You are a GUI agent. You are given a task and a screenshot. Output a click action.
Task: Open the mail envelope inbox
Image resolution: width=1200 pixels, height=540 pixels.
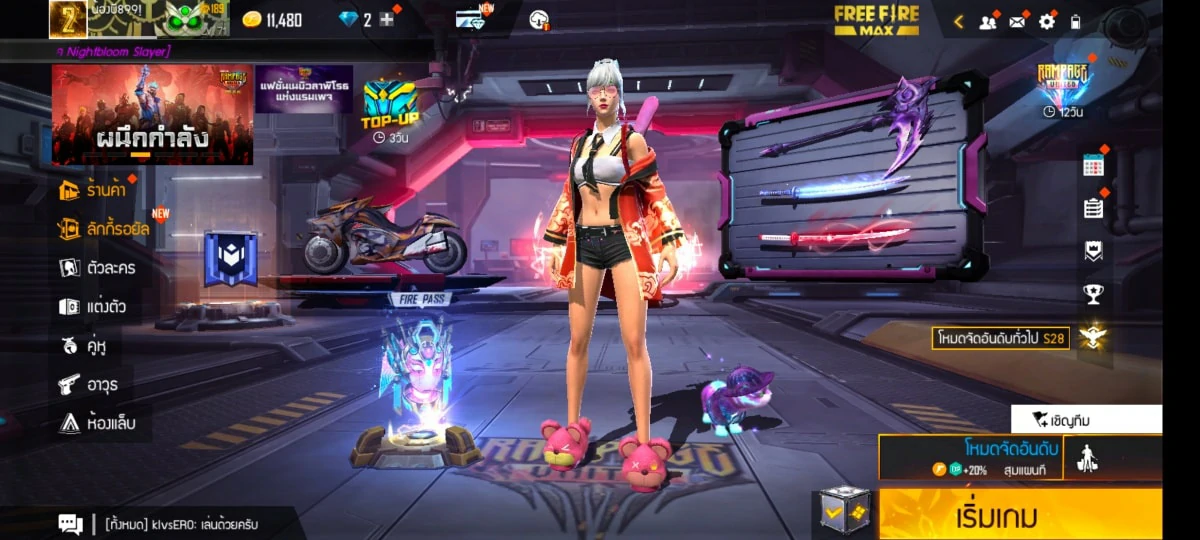click(x=1018, y=21)
